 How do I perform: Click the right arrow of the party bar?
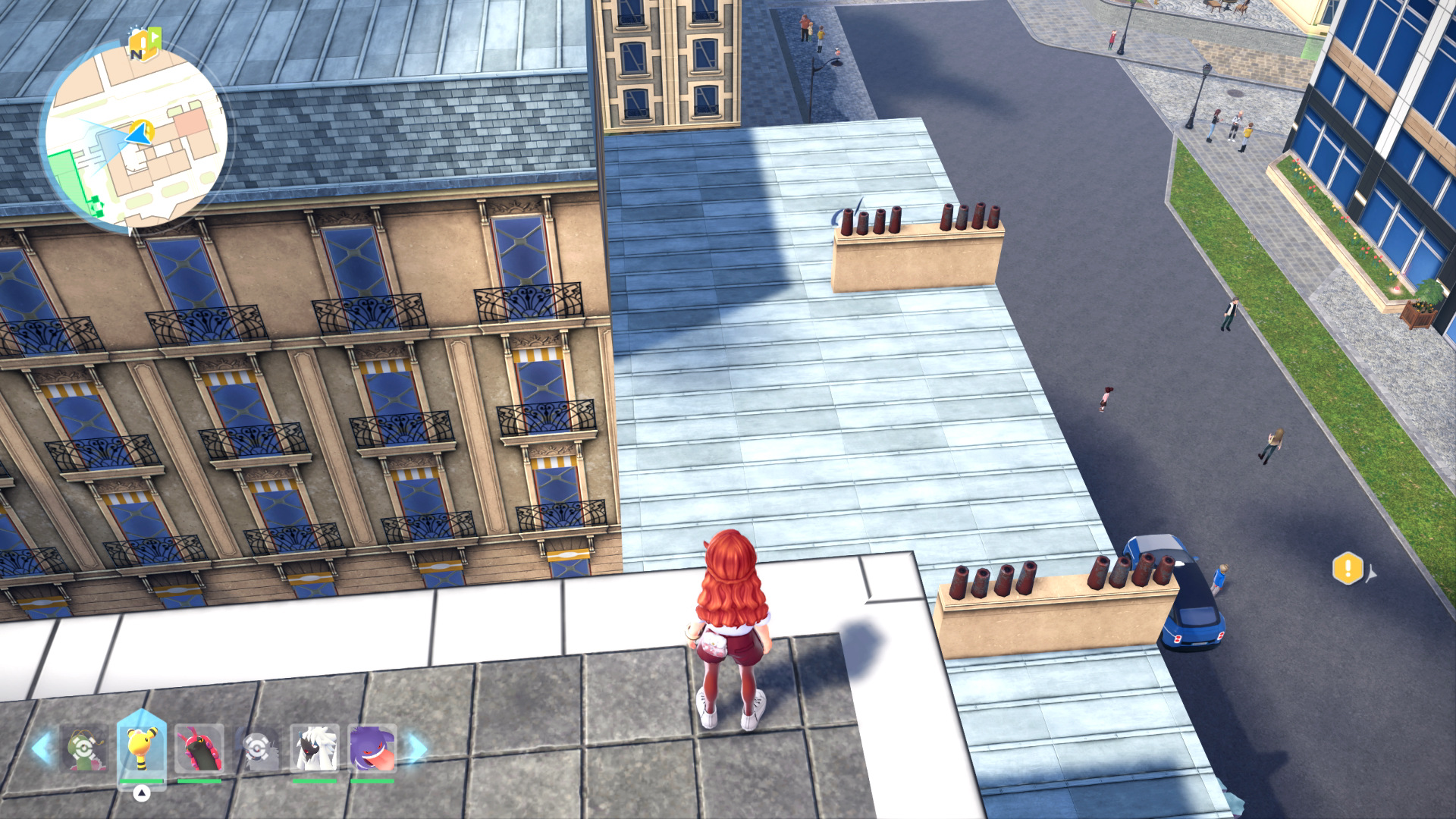[417, 748]
